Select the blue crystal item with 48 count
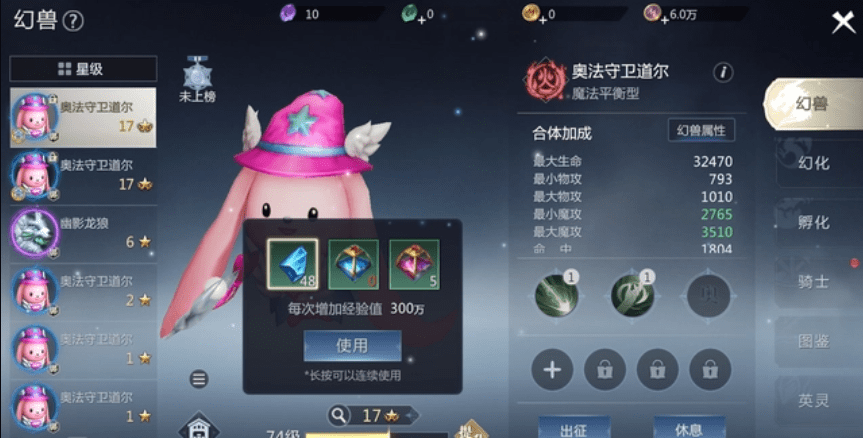 coord(293,264)
